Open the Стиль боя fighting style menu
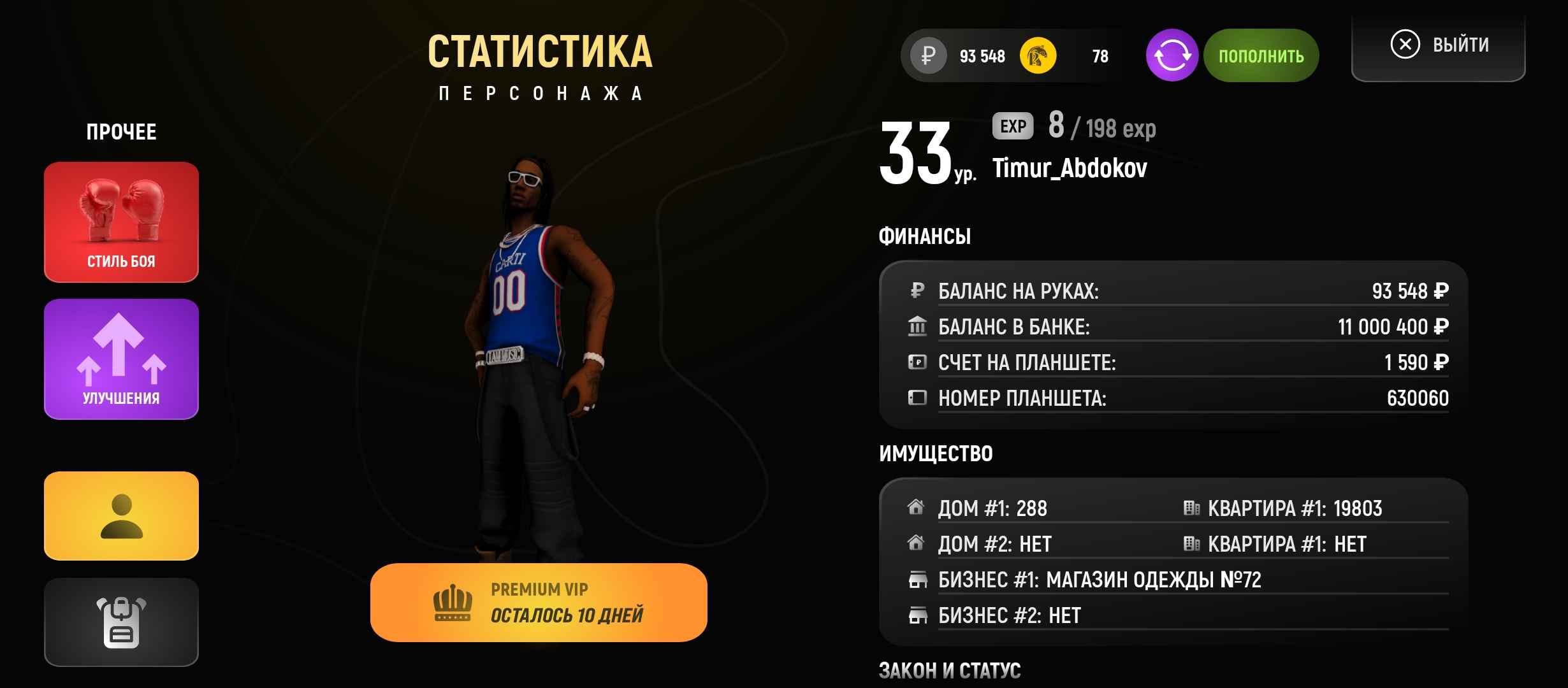Viewport: 1568px width, 688px height. [x=121, y=222]
